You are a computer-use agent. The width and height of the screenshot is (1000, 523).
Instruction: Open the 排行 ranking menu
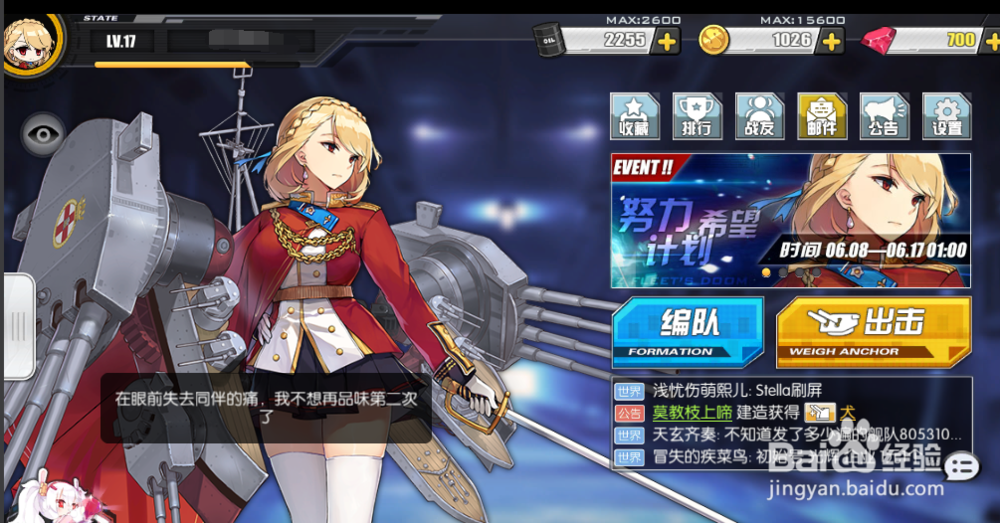point(697,116)
